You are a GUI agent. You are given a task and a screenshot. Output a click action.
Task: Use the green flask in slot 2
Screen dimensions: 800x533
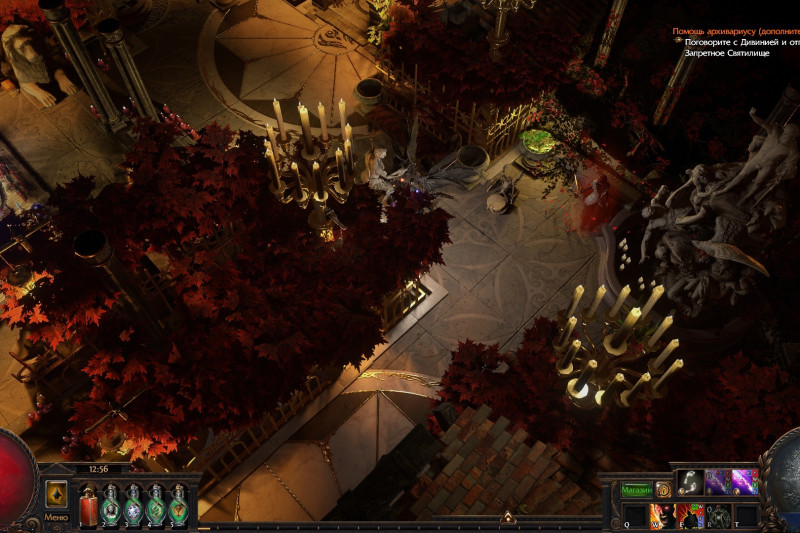coord(110,505)
